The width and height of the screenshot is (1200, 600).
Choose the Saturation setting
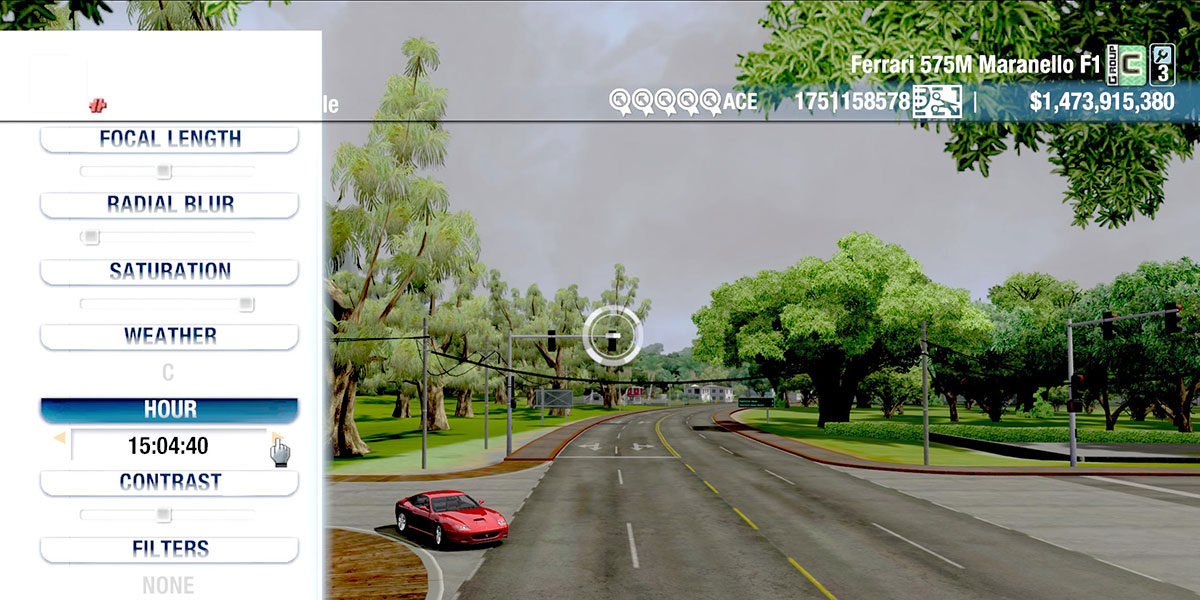coord(169,271)
